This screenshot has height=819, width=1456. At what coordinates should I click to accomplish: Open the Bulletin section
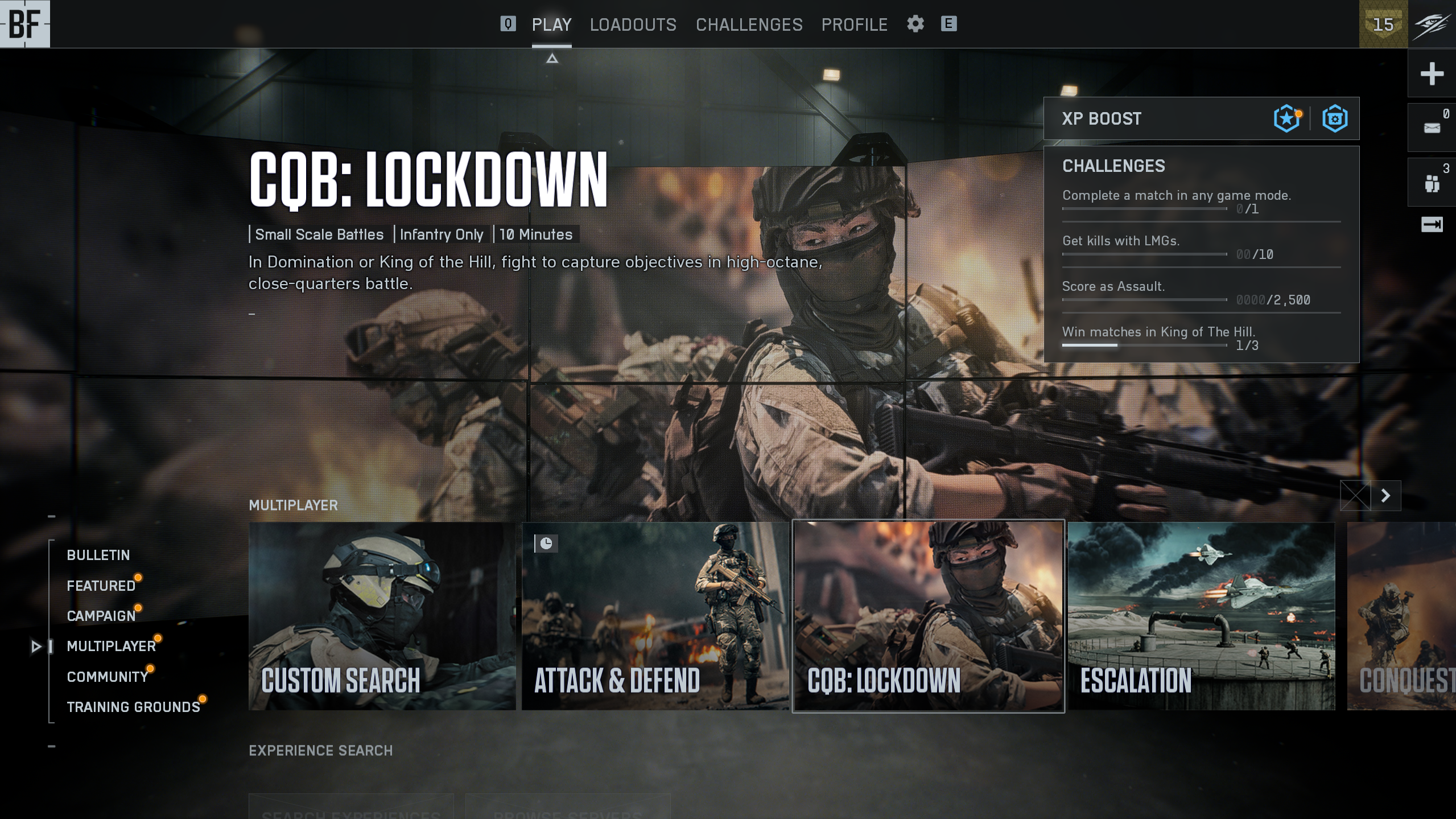tap(98, 555)
